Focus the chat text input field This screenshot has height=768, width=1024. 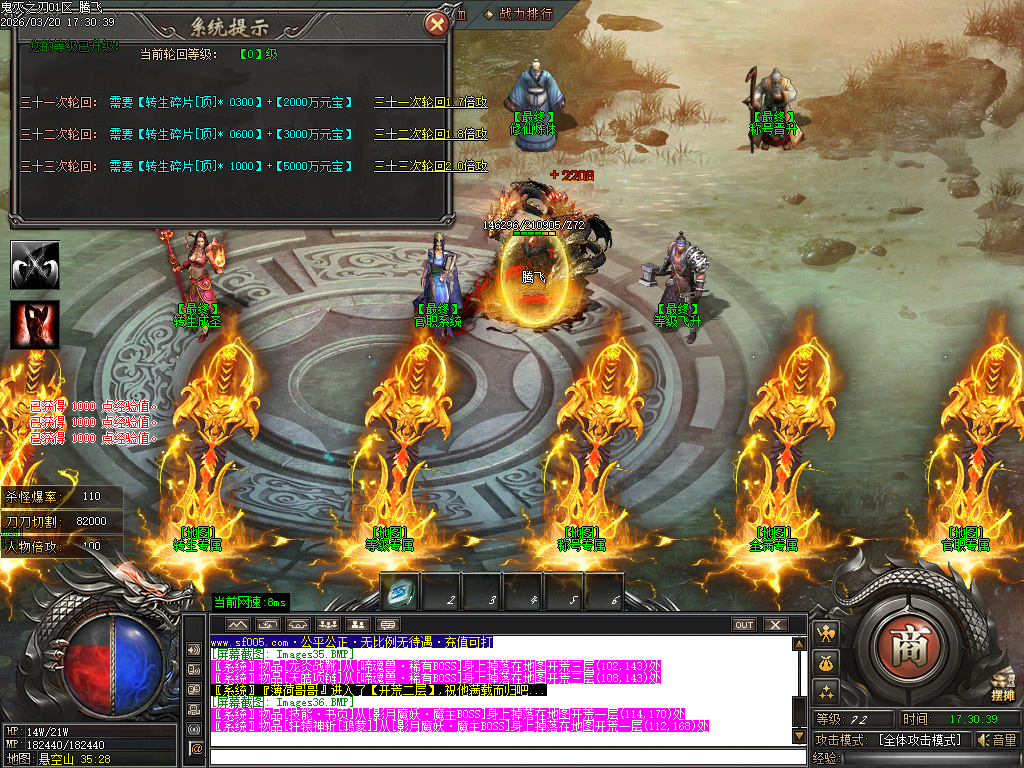(x=500, y=754)
